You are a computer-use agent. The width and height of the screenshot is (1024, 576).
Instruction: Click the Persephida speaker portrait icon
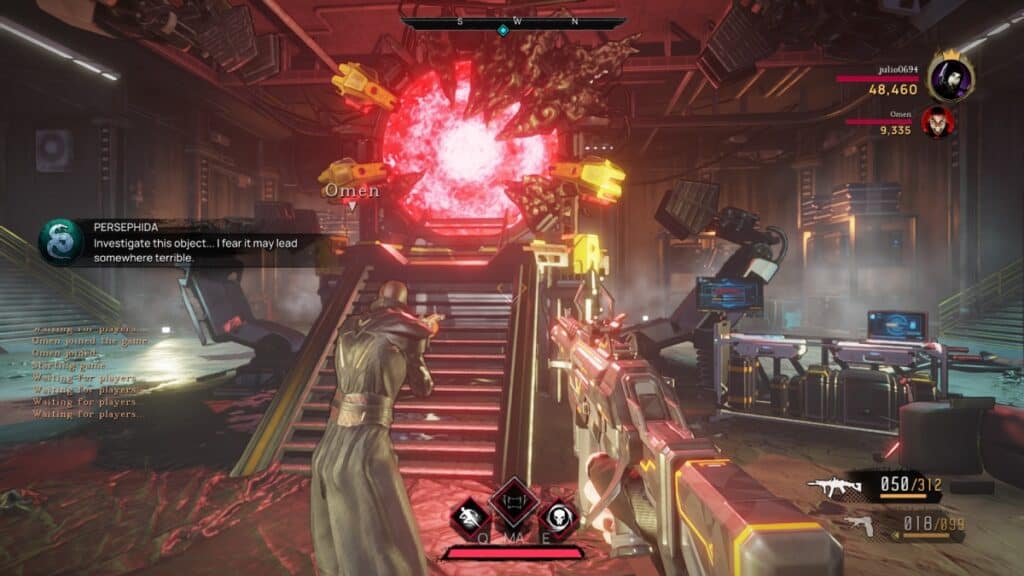(x=60, y=242)
